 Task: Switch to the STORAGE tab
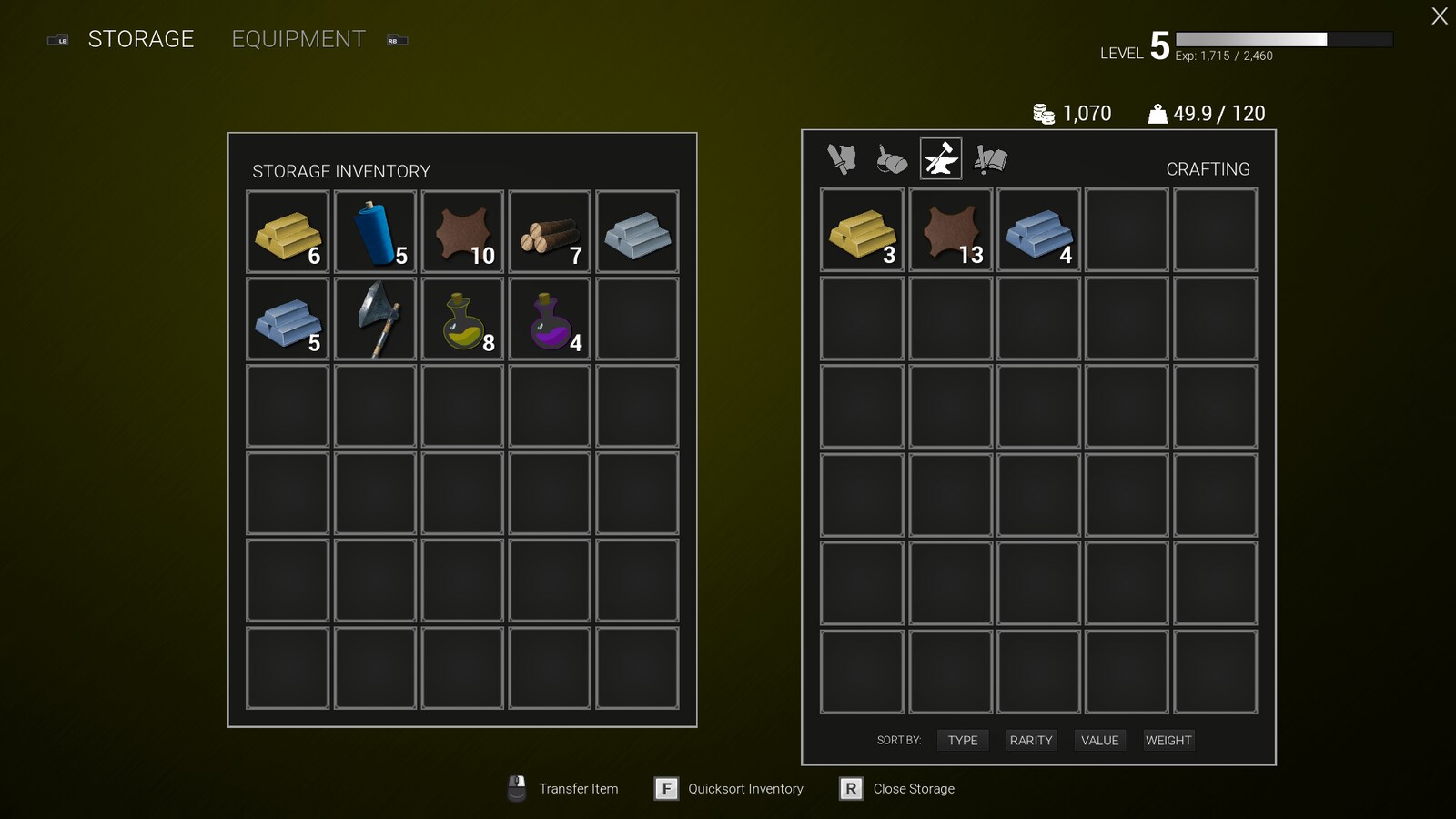click(x=140, y=38)
